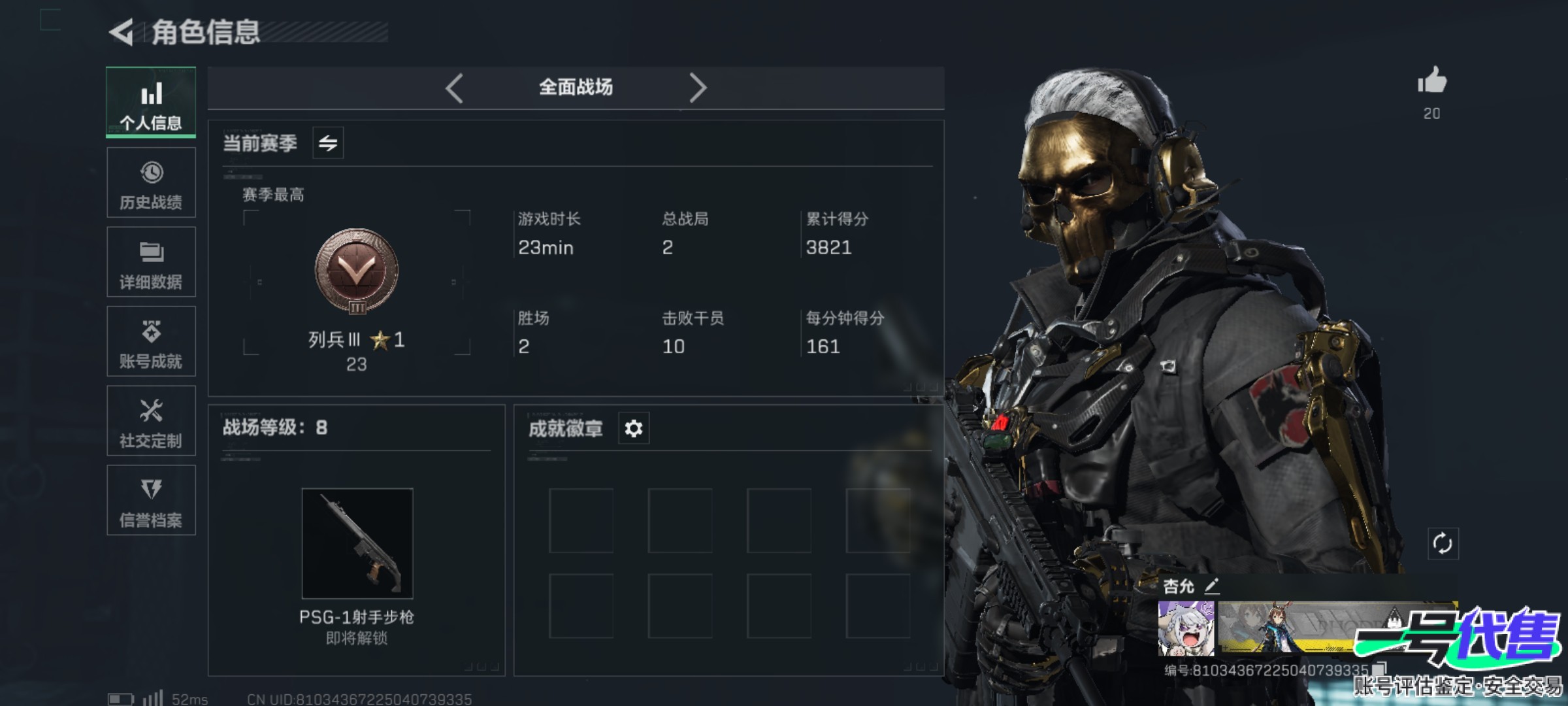This screenshot has width=1568, height=706.
Task: Open the 社交定制 tab
Action: click(x=151, y=421)
